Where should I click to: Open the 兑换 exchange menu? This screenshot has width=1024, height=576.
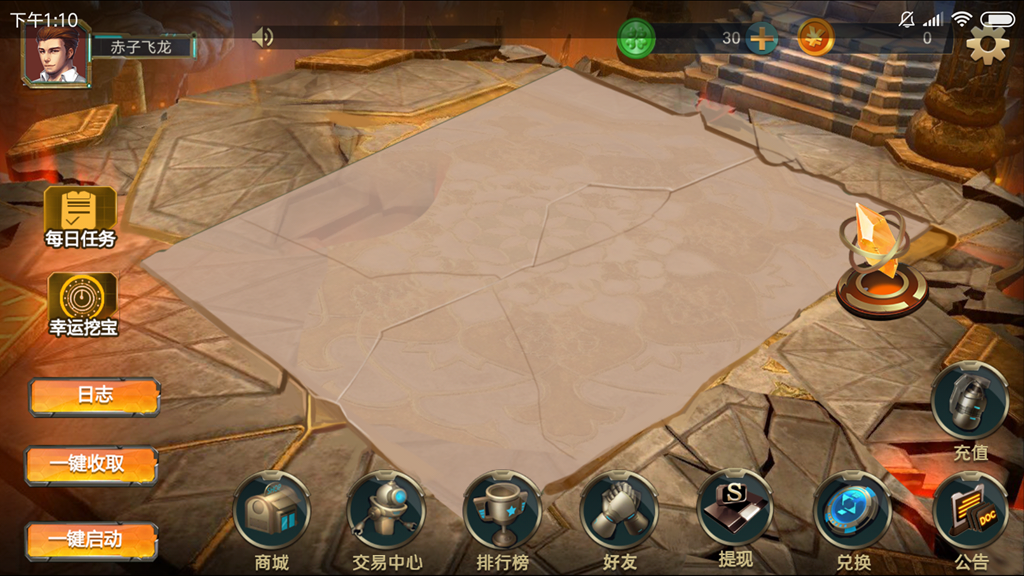852,512
